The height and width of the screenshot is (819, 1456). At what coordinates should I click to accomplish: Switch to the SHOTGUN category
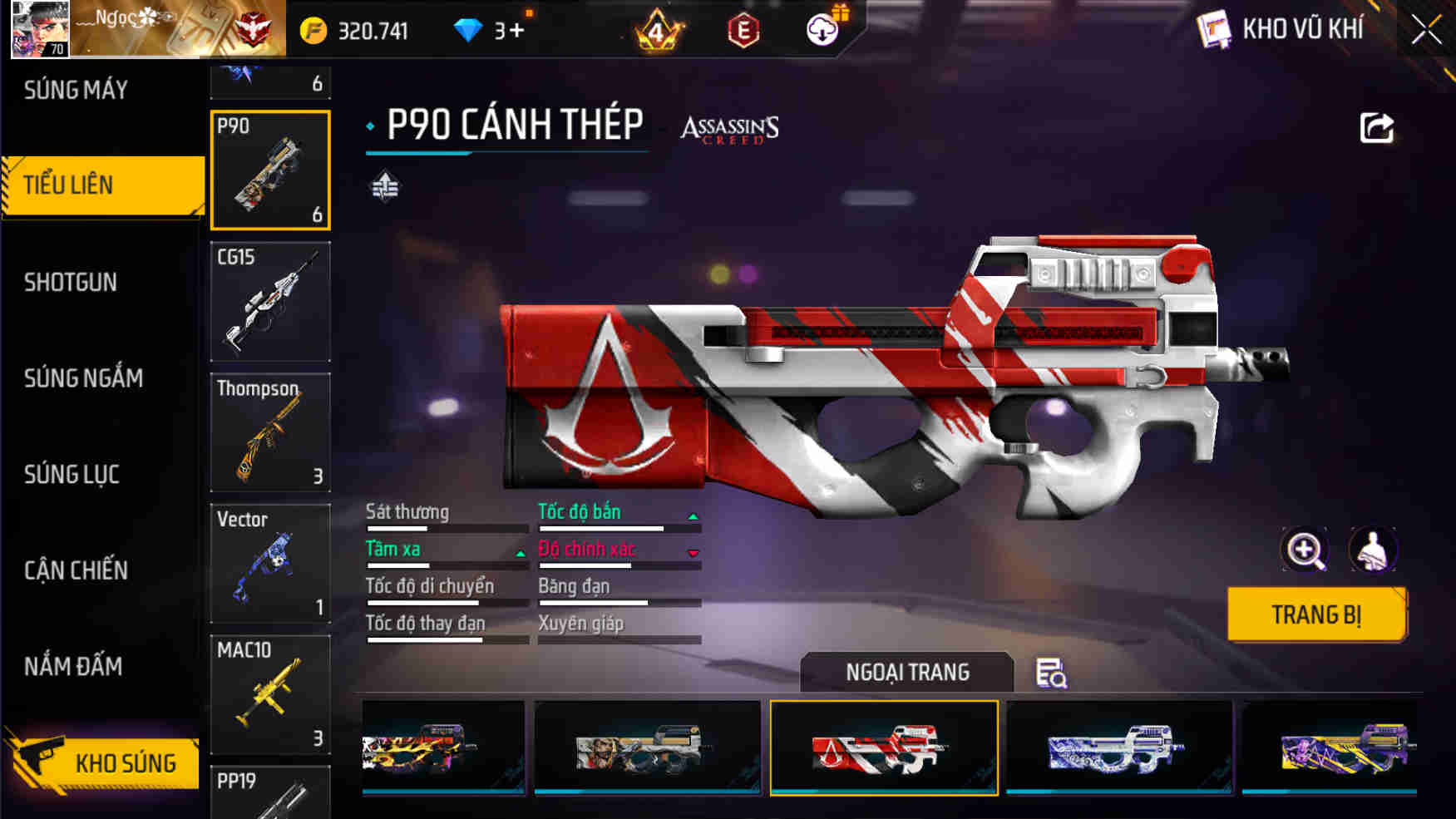[70, 283]
